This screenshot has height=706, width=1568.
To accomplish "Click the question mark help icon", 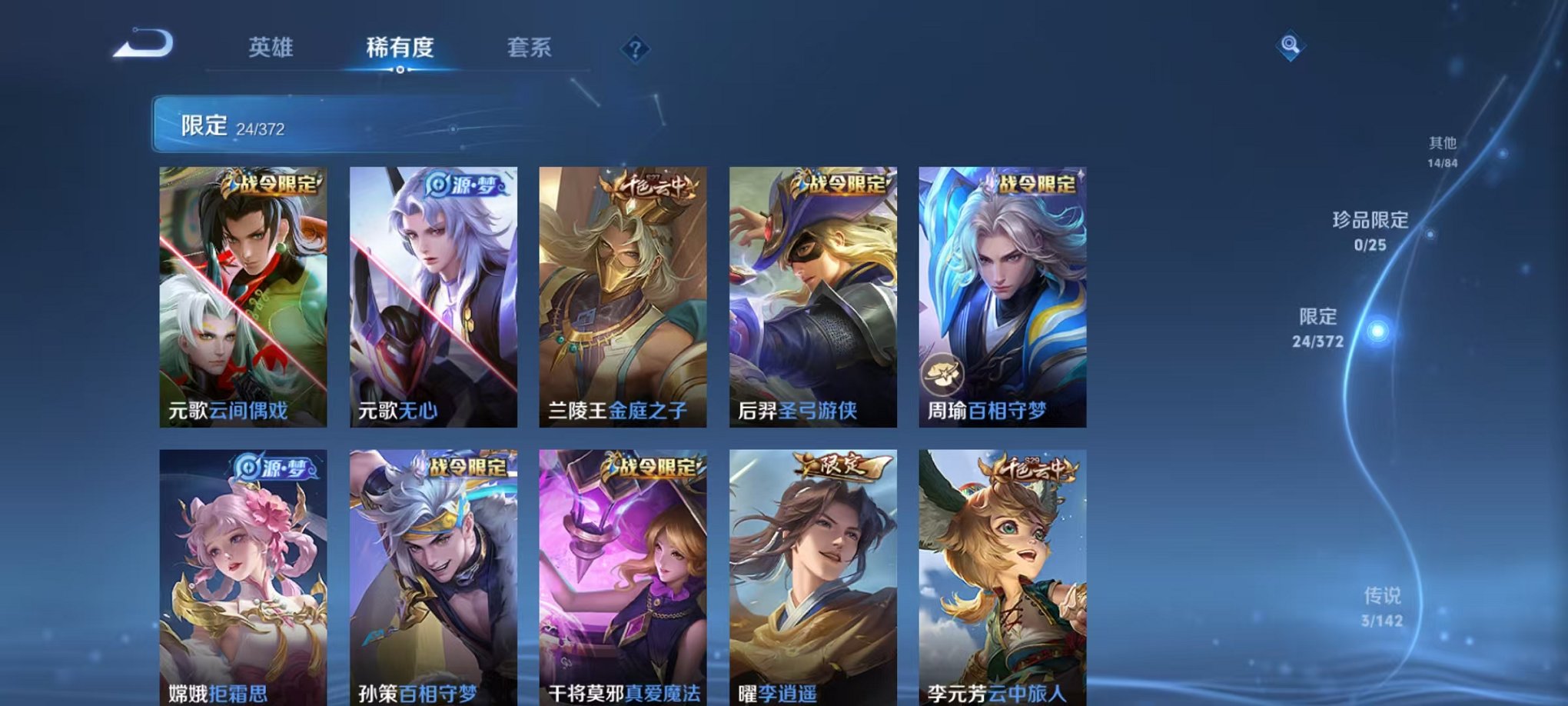I will click(634, 49).
